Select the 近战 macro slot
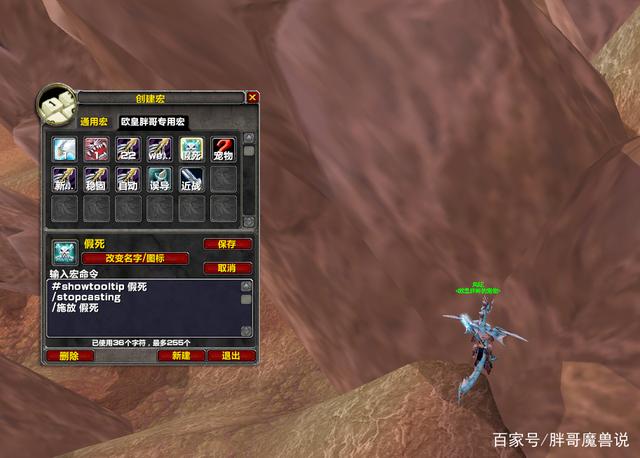Image resolution: width=640 pixels, height=458 pixels. coord(192,179)
